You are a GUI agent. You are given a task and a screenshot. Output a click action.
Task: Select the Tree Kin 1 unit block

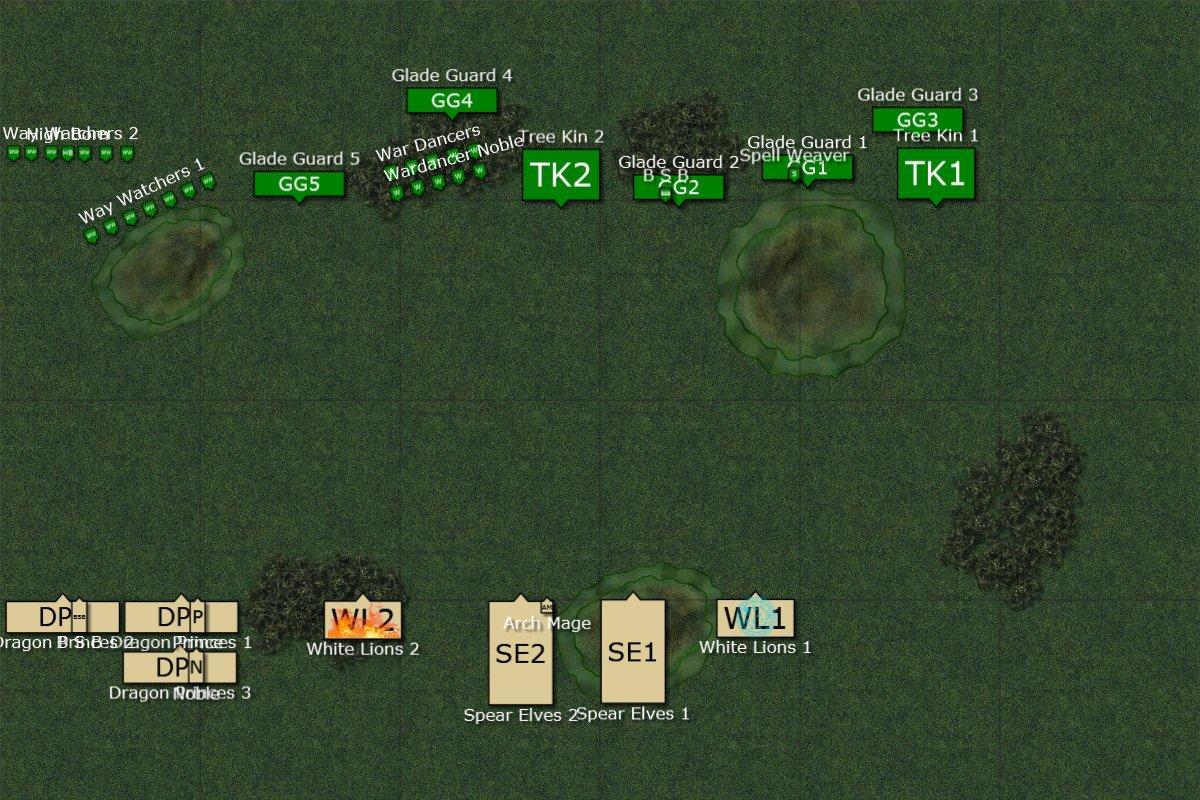935,173
